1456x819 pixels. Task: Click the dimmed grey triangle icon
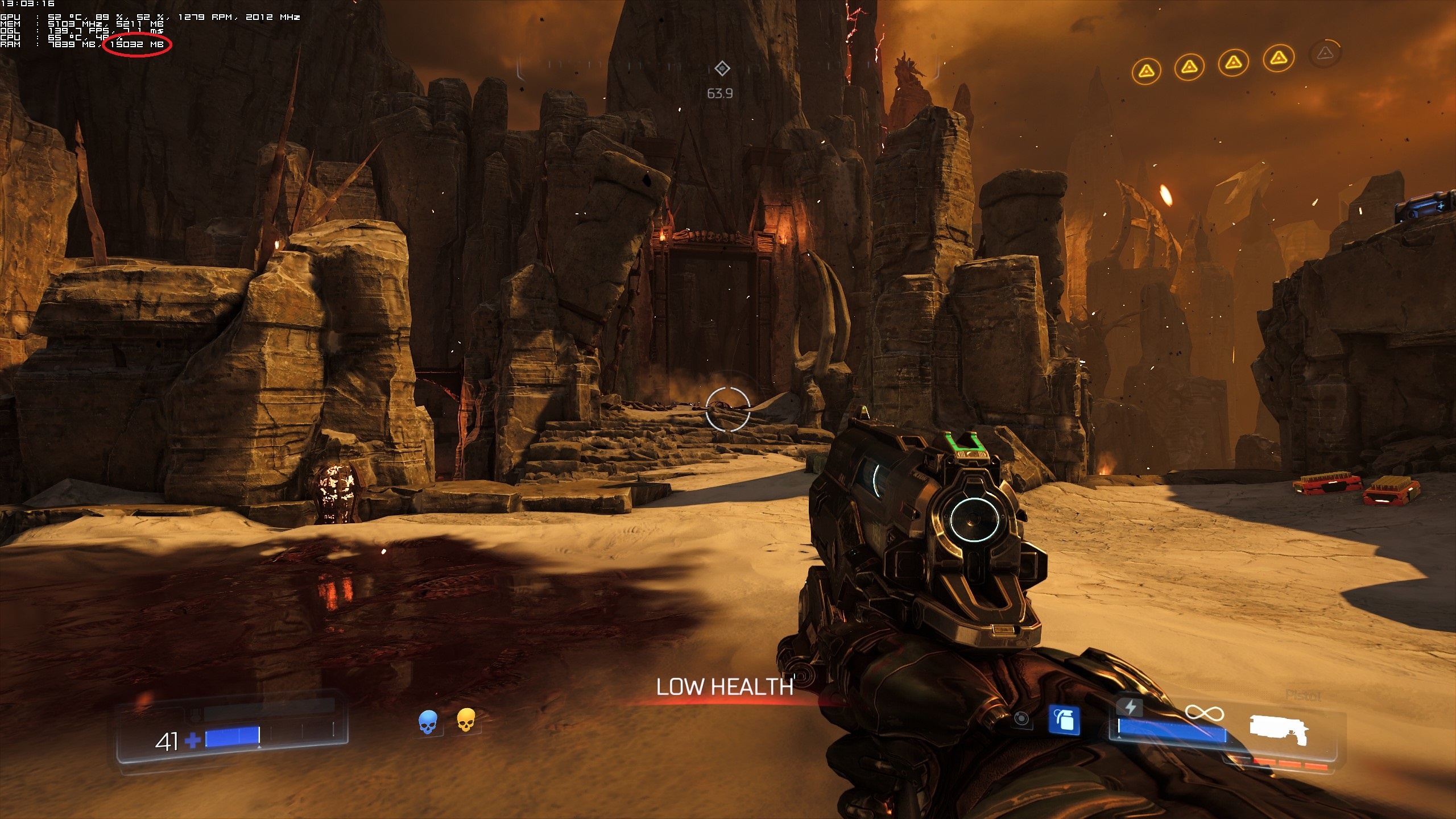(1325, 54)
